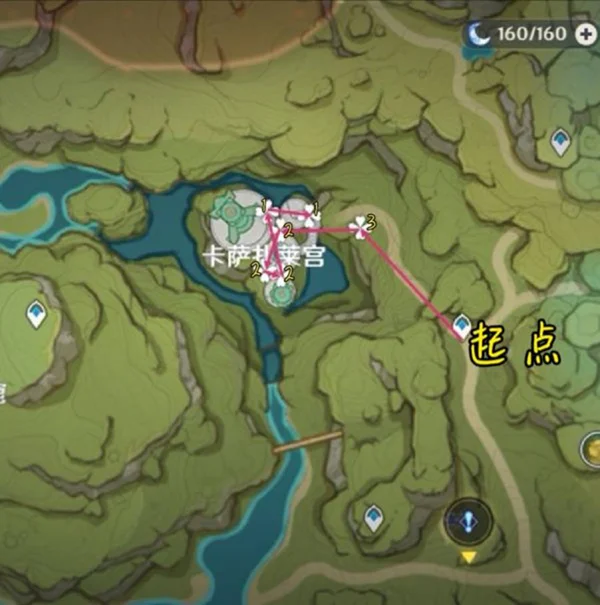Click the plus button beside the resin counter
Image resolution: width=600 pixels, height=605 pixels.
(x=586, y=33)
